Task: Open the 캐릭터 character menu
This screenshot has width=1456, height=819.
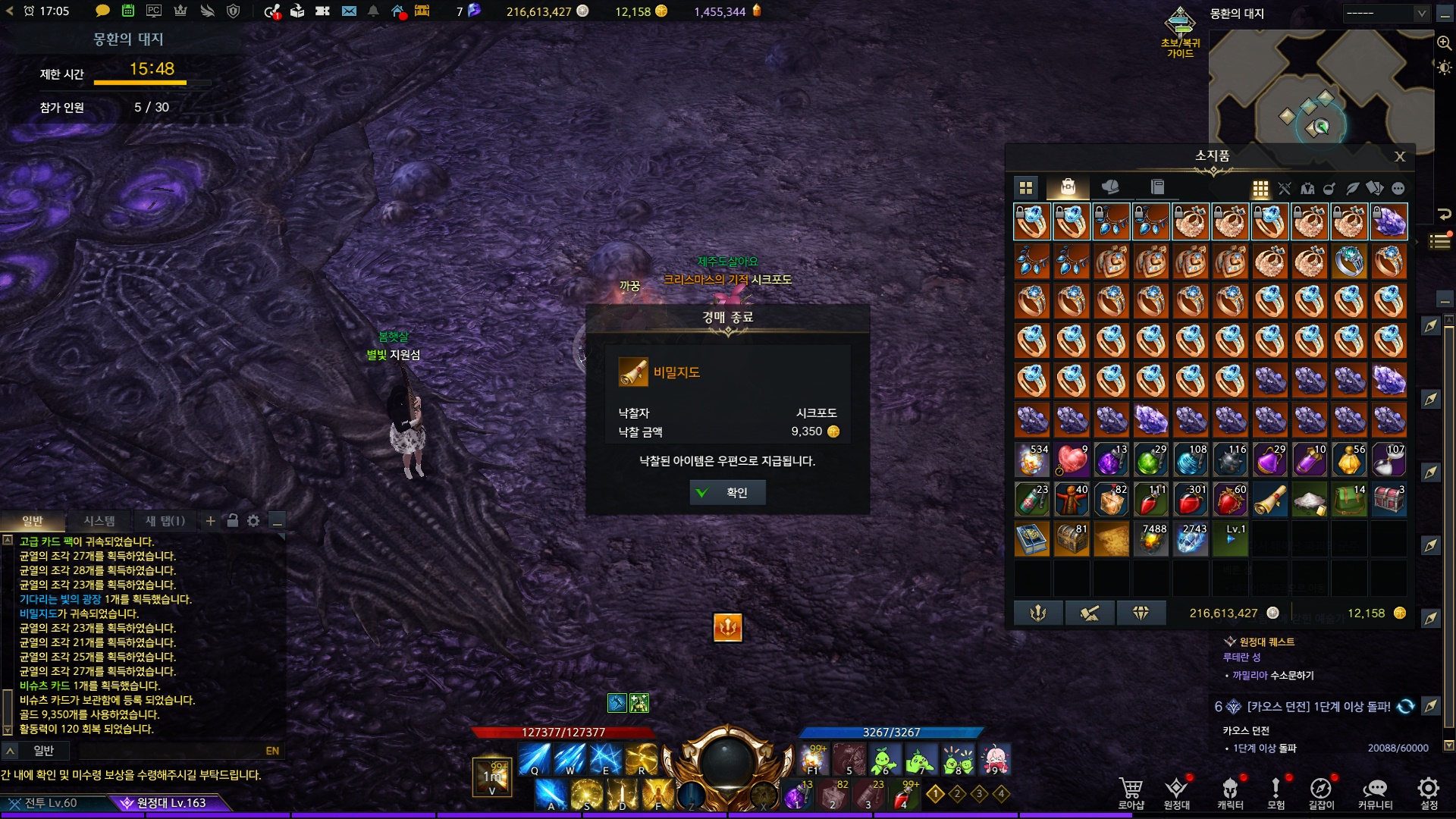Action: [x=1230, y=792]
